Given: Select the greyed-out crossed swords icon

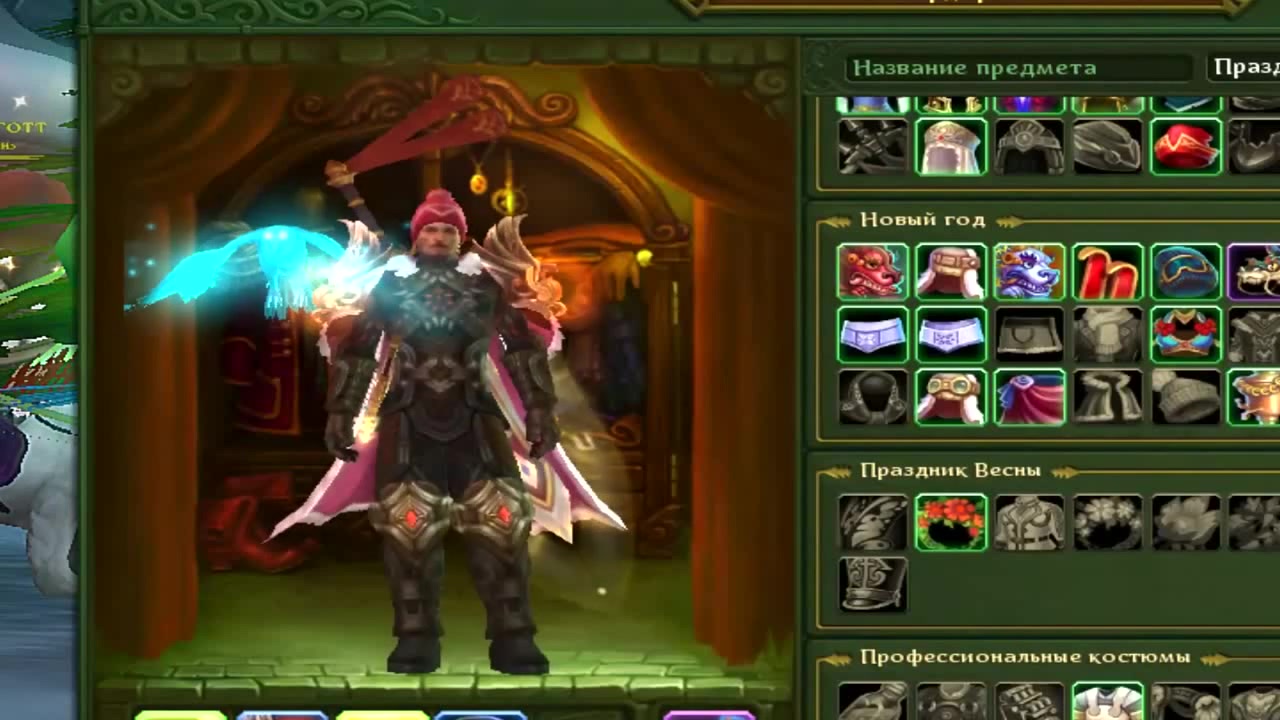Looking at the screenshot, I should (873, 146).
